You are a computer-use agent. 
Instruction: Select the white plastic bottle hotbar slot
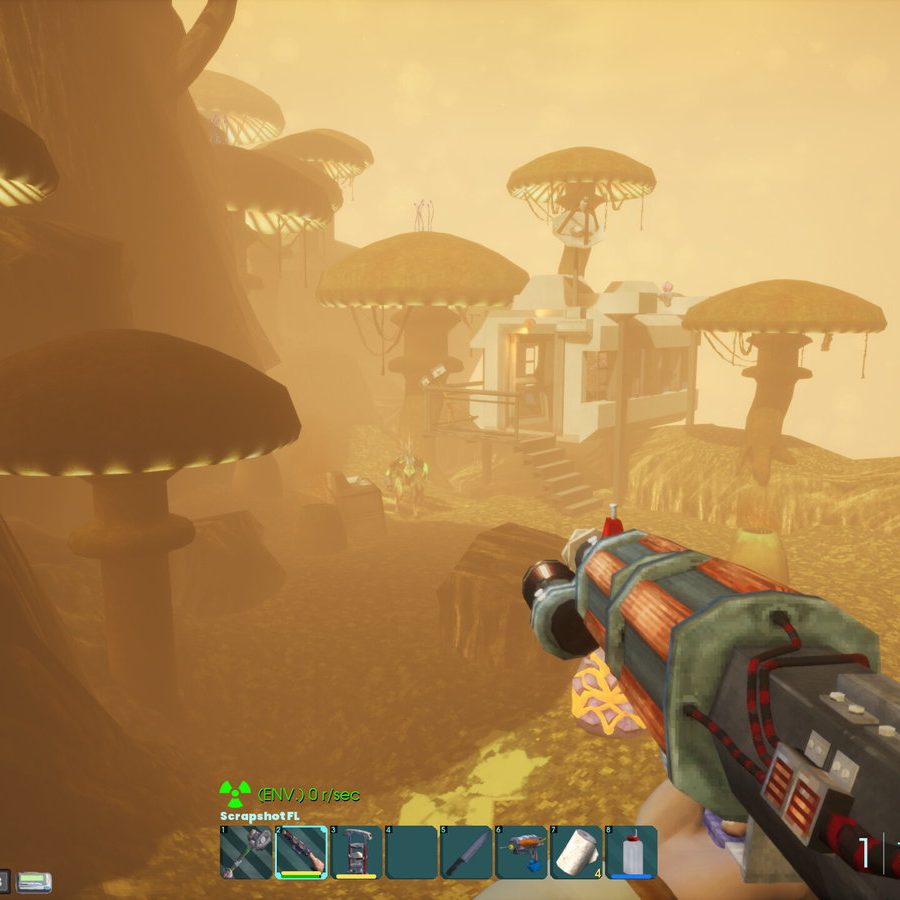click(631, 852)
